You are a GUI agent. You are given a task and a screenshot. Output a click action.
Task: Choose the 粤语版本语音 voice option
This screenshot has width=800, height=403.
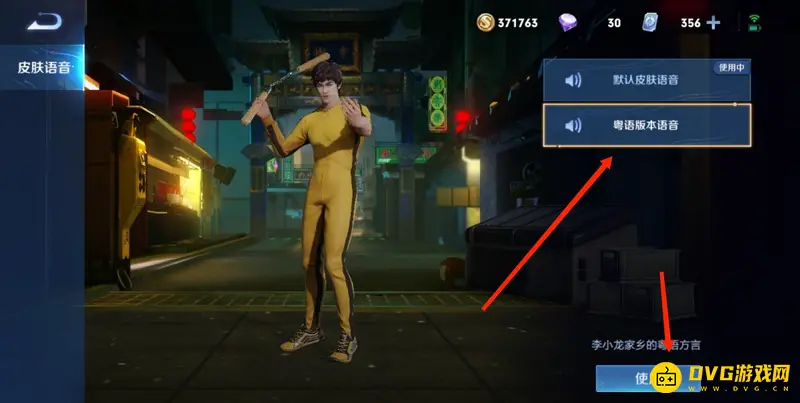(646, 126)
